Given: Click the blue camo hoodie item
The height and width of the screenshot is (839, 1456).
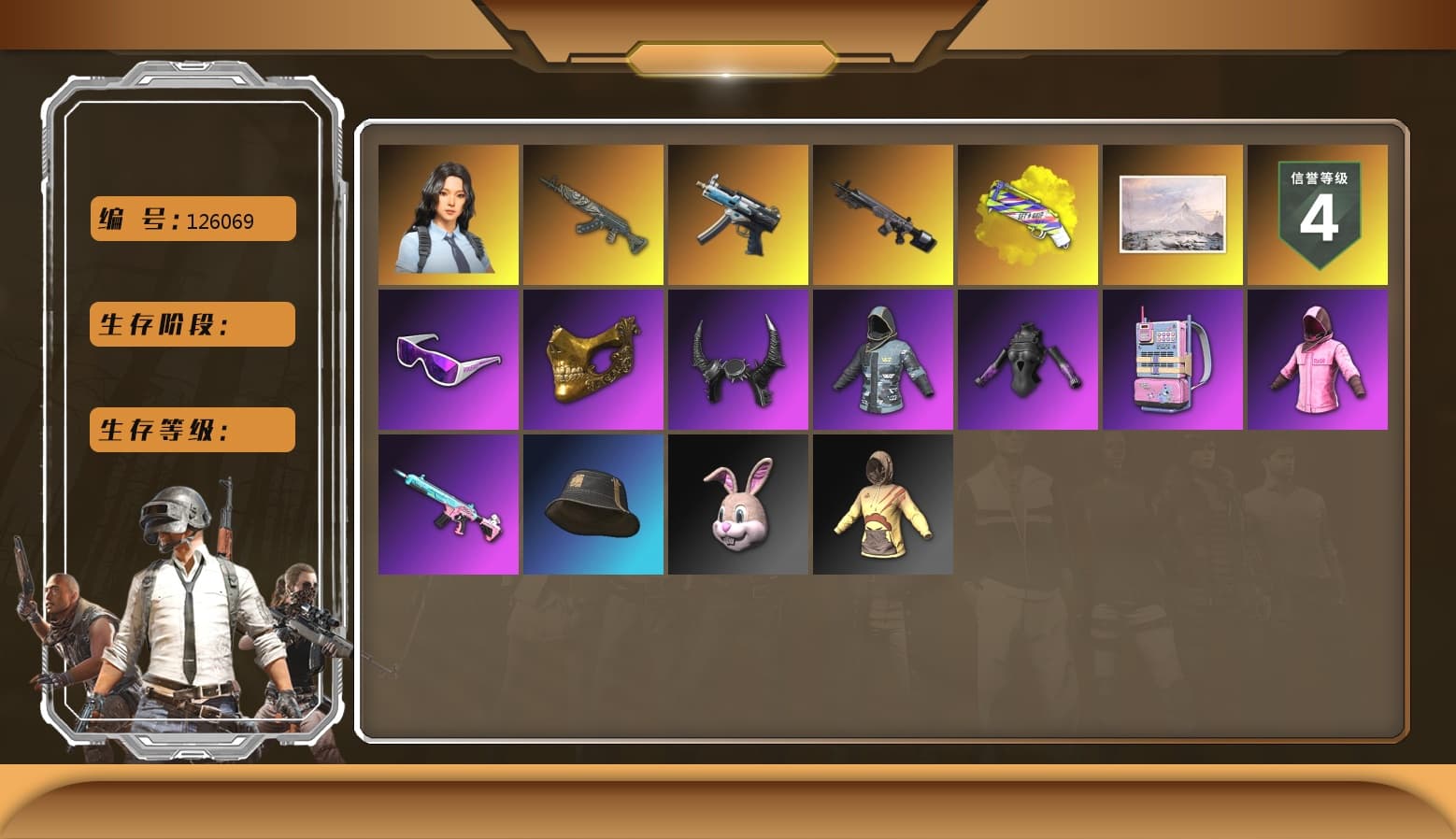Looking at the screenshot, I should pos(883,359).
